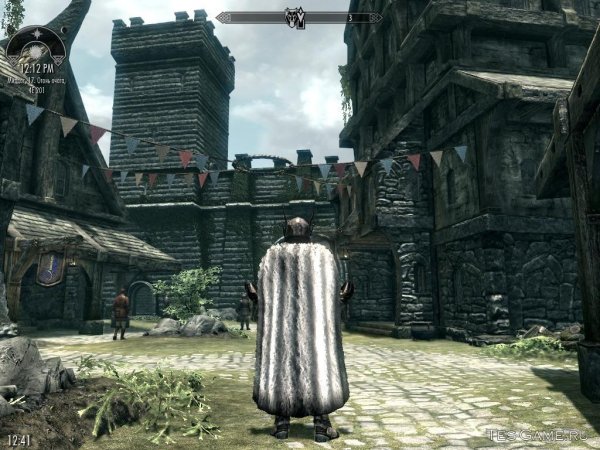The height and width of the screenshot is (450, 600).
Task: Click the wolf head marker on the compass
Action: (x=297, y=17)
